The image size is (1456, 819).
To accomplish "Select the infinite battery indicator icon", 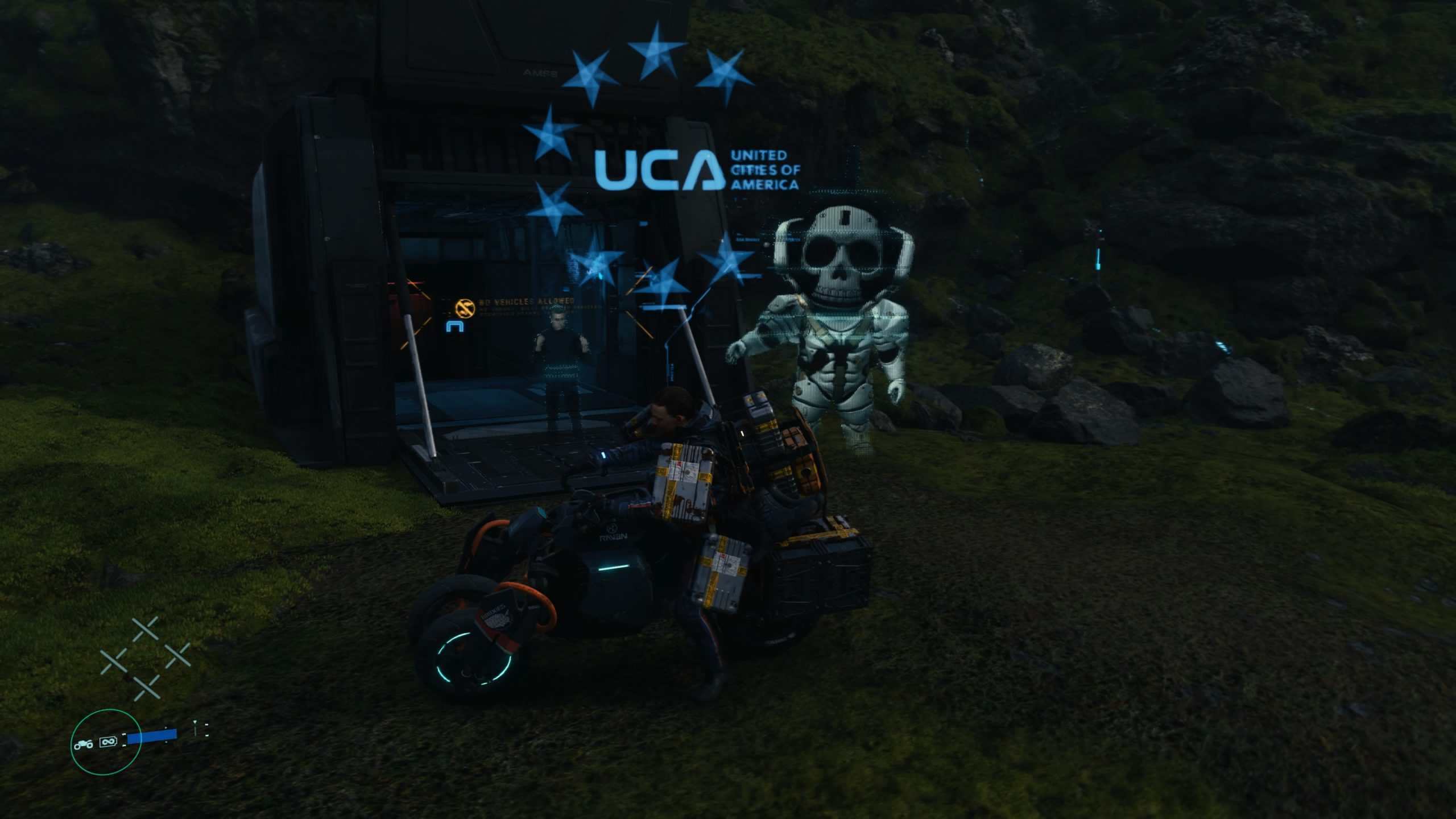I will [x=108, y=742].
